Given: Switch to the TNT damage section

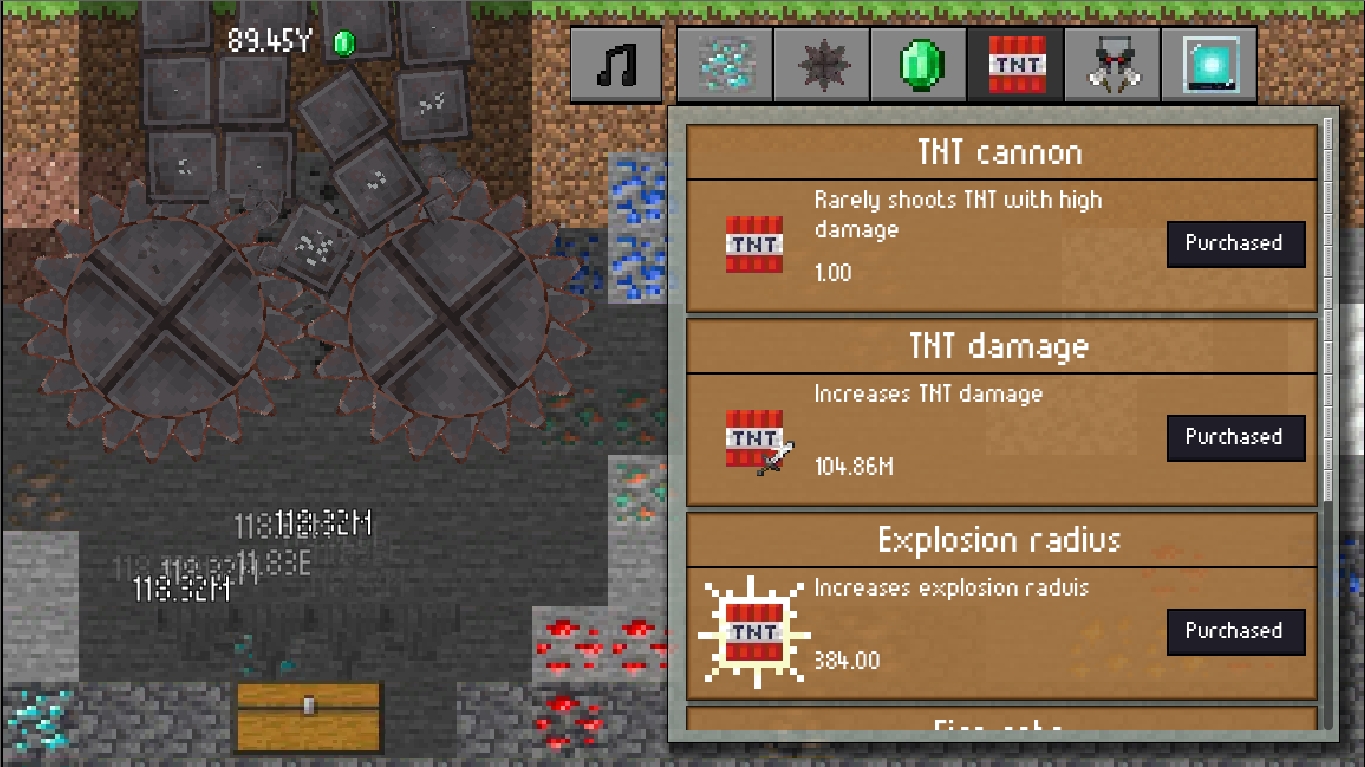Looking at the screenshot, I should click(1000, 346).
